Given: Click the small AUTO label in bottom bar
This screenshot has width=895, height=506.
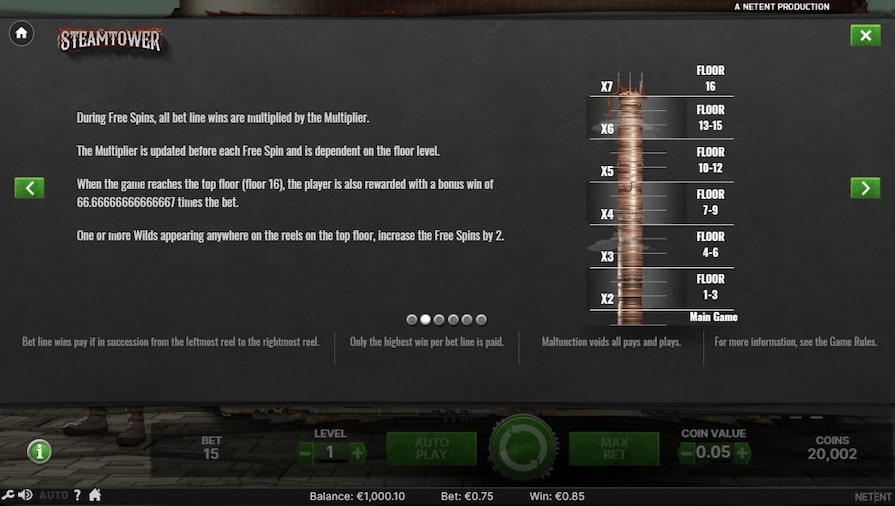Looking at the screenshot, I should [54, 495].
